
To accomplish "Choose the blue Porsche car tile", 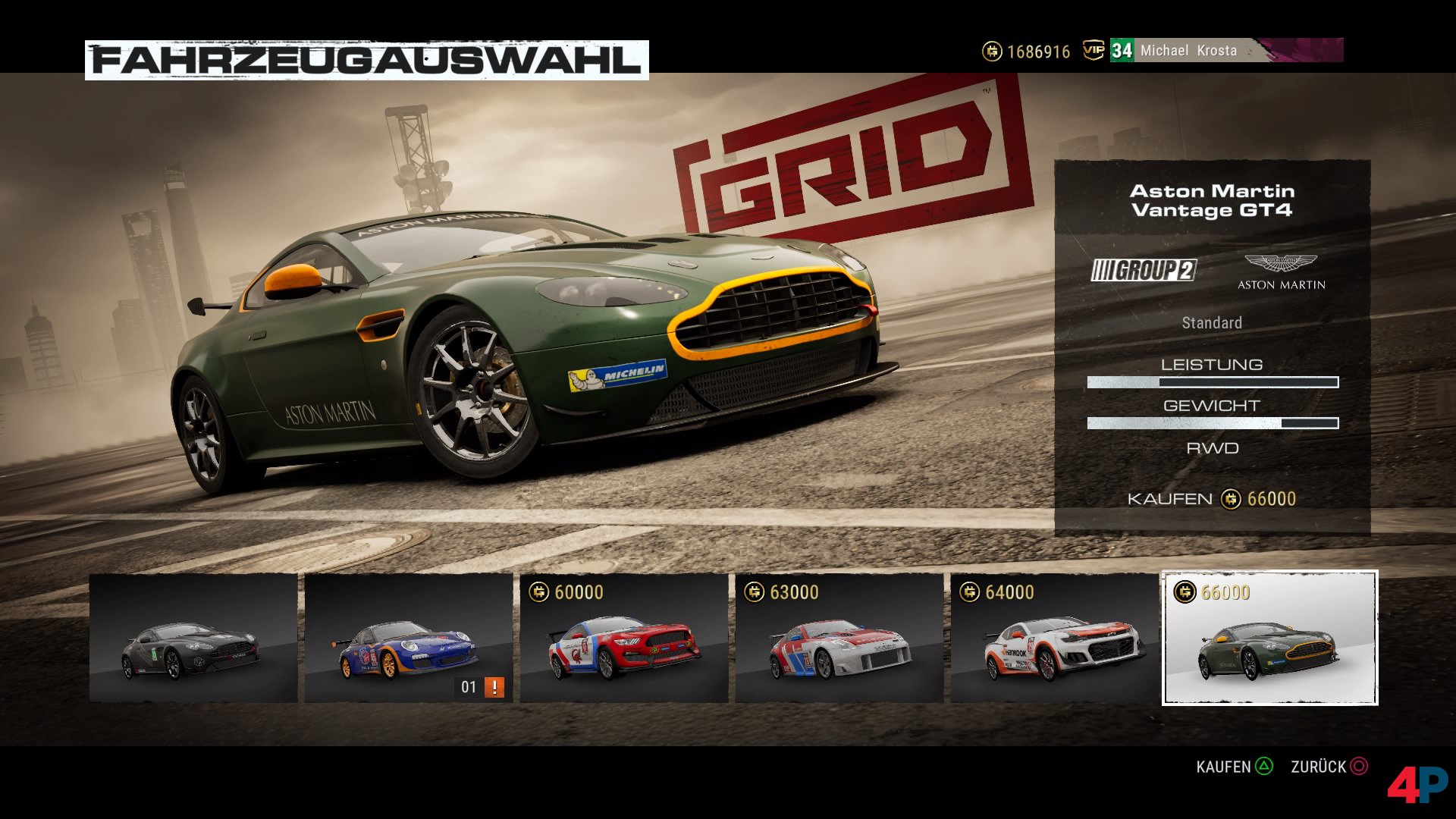I will point(409,638).
